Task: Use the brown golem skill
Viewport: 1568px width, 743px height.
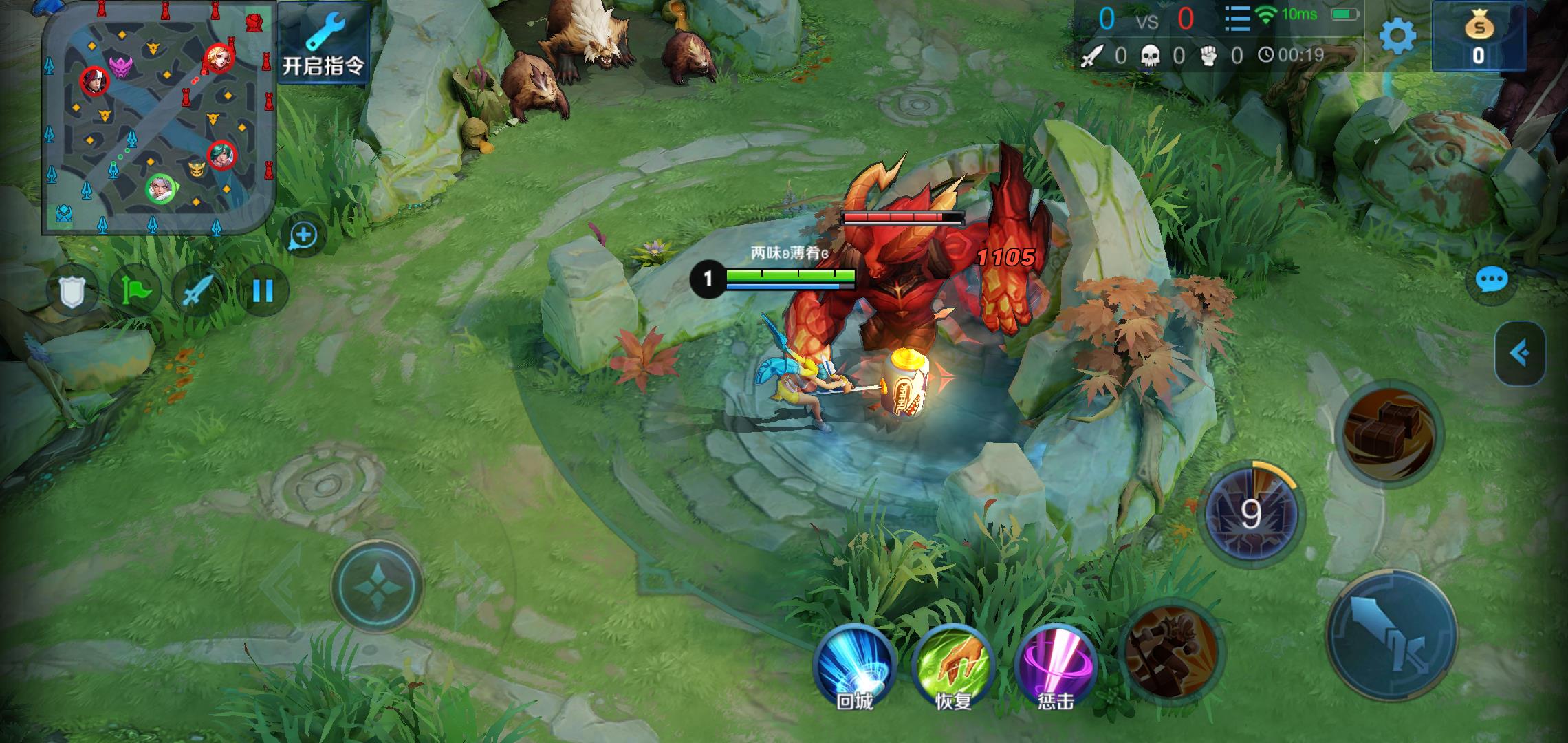Action: 1170,650
